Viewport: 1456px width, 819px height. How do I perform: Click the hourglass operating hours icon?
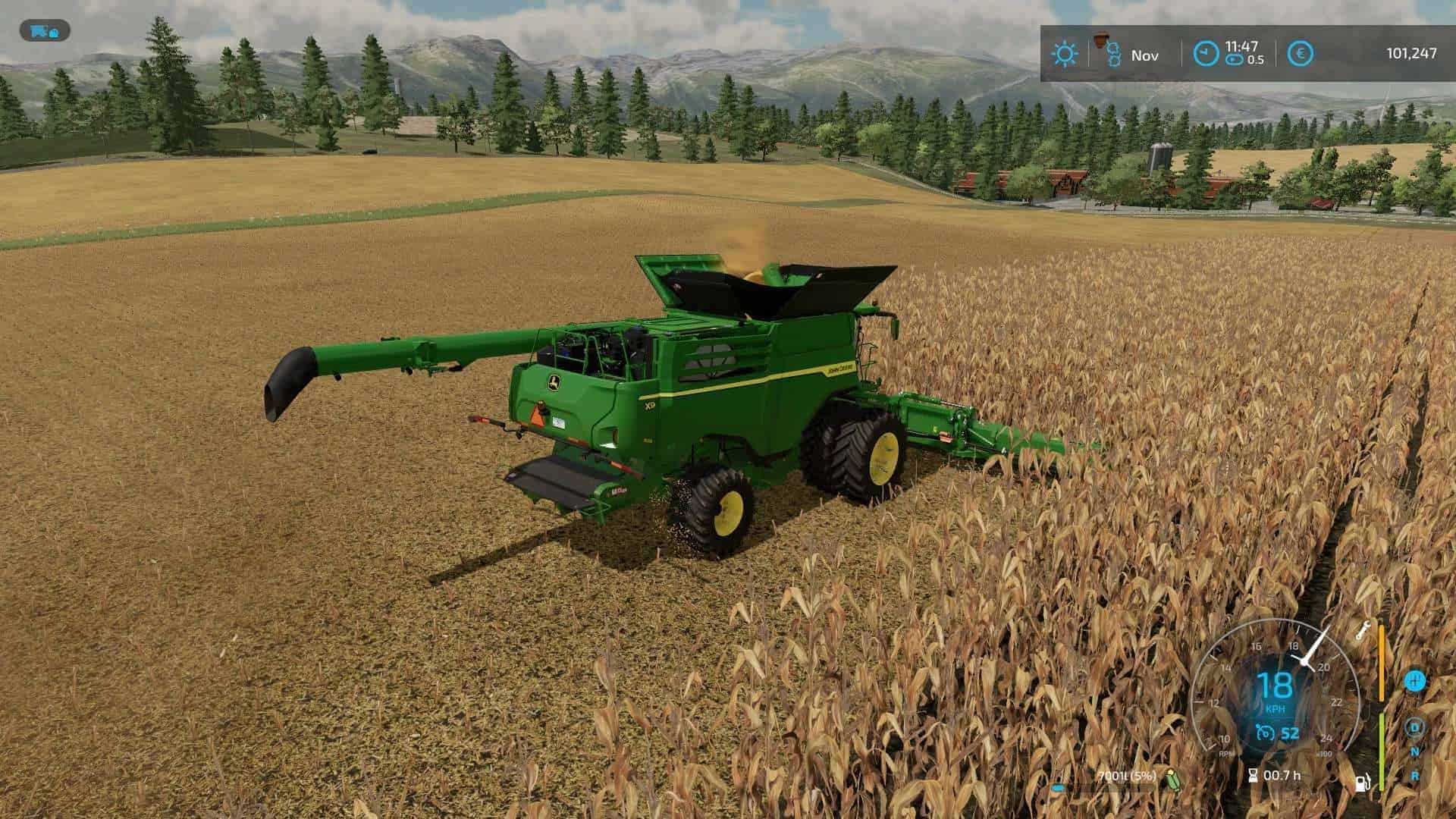pyautogui.click(x=1253, y=775)
